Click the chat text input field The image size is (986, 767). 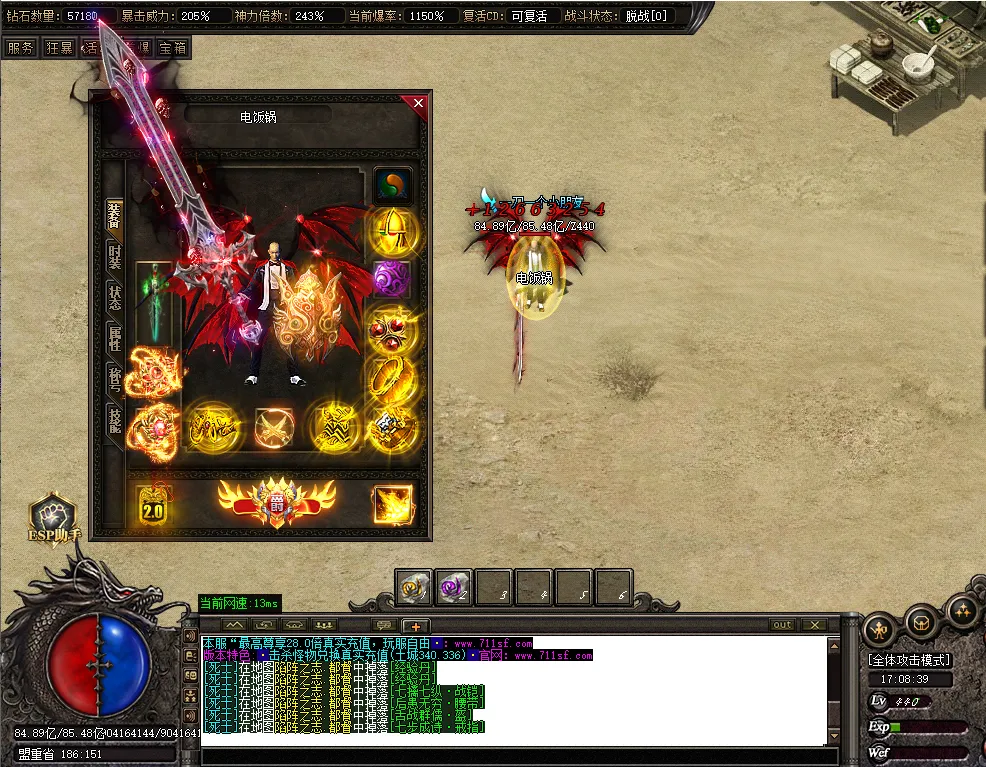coord(515,755)
